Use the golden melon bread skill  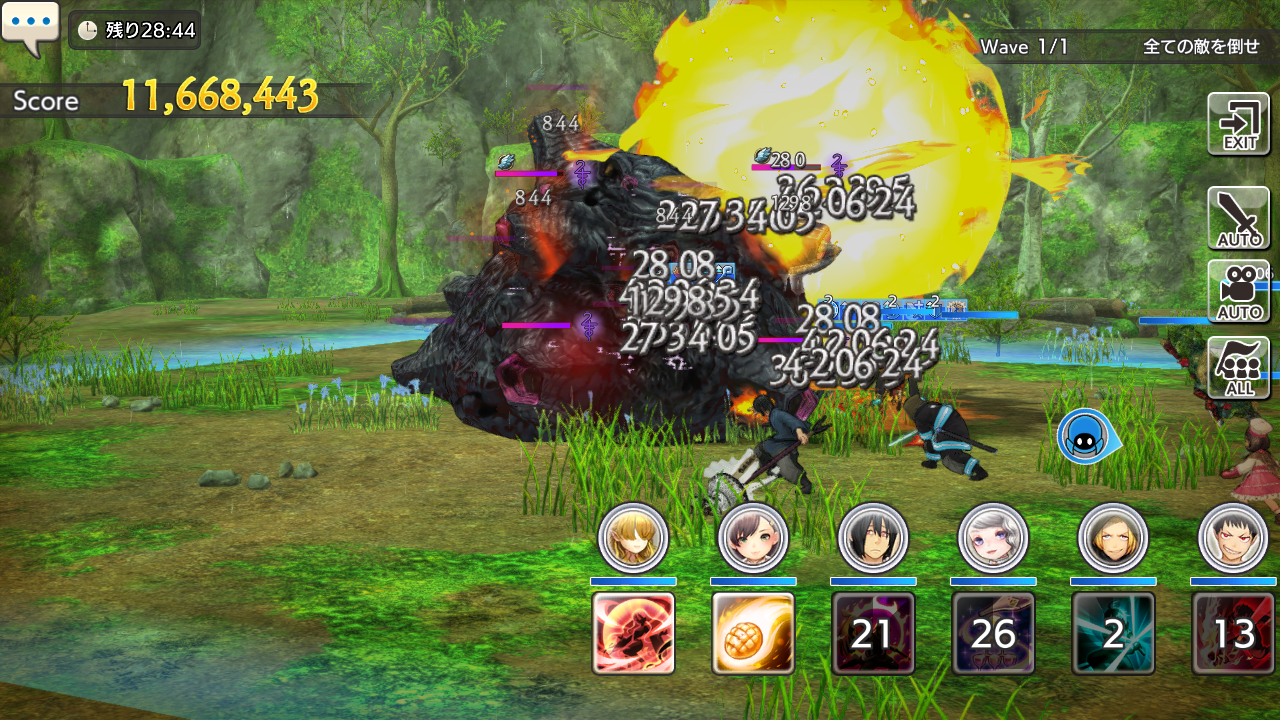pyautogui.click(x=753, y=633)
